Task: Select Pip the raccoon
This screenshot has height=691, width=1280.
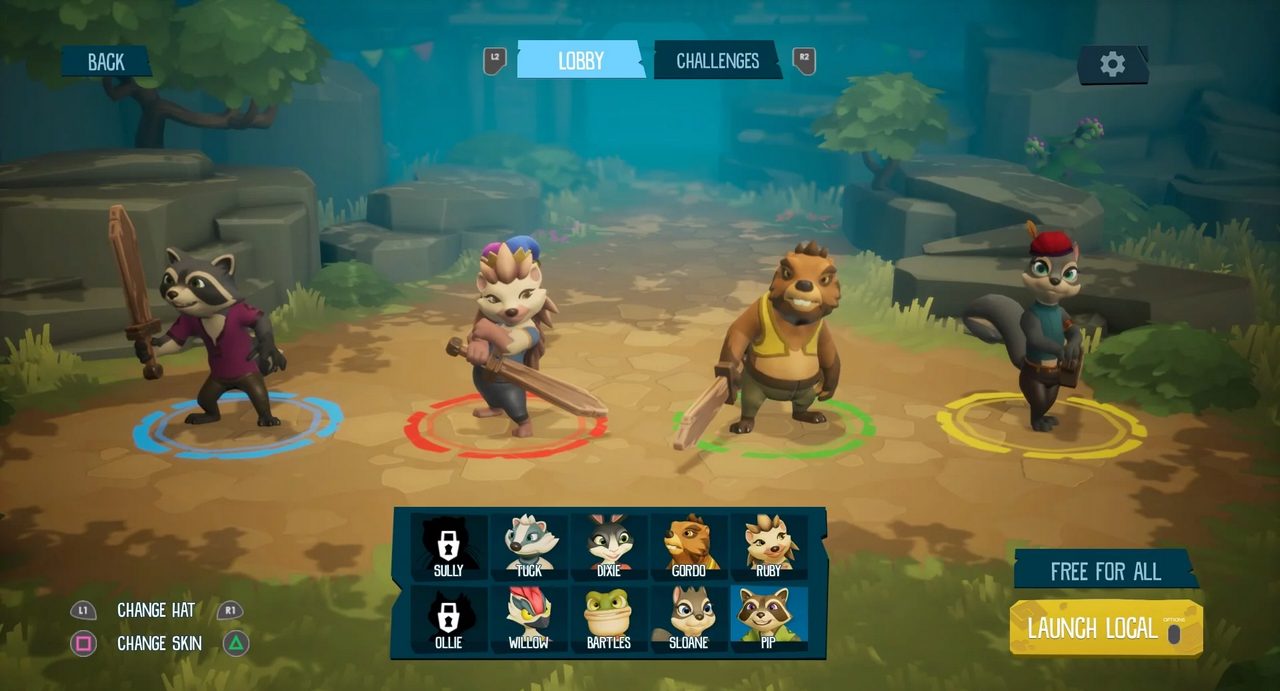Action: click(769, 618)
